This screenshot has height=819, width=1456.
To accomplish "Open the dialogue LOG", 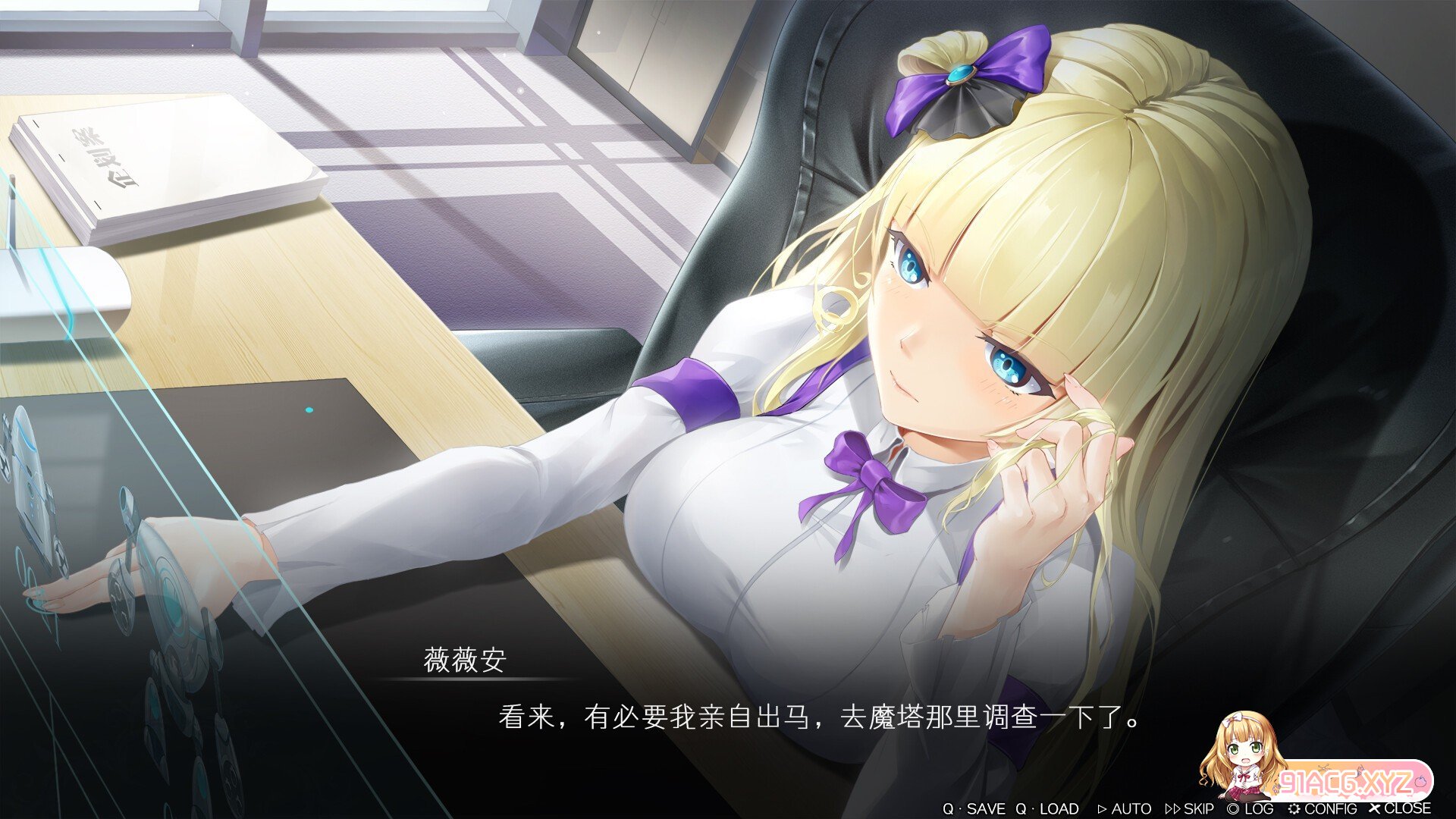I will click(1250, 808).
